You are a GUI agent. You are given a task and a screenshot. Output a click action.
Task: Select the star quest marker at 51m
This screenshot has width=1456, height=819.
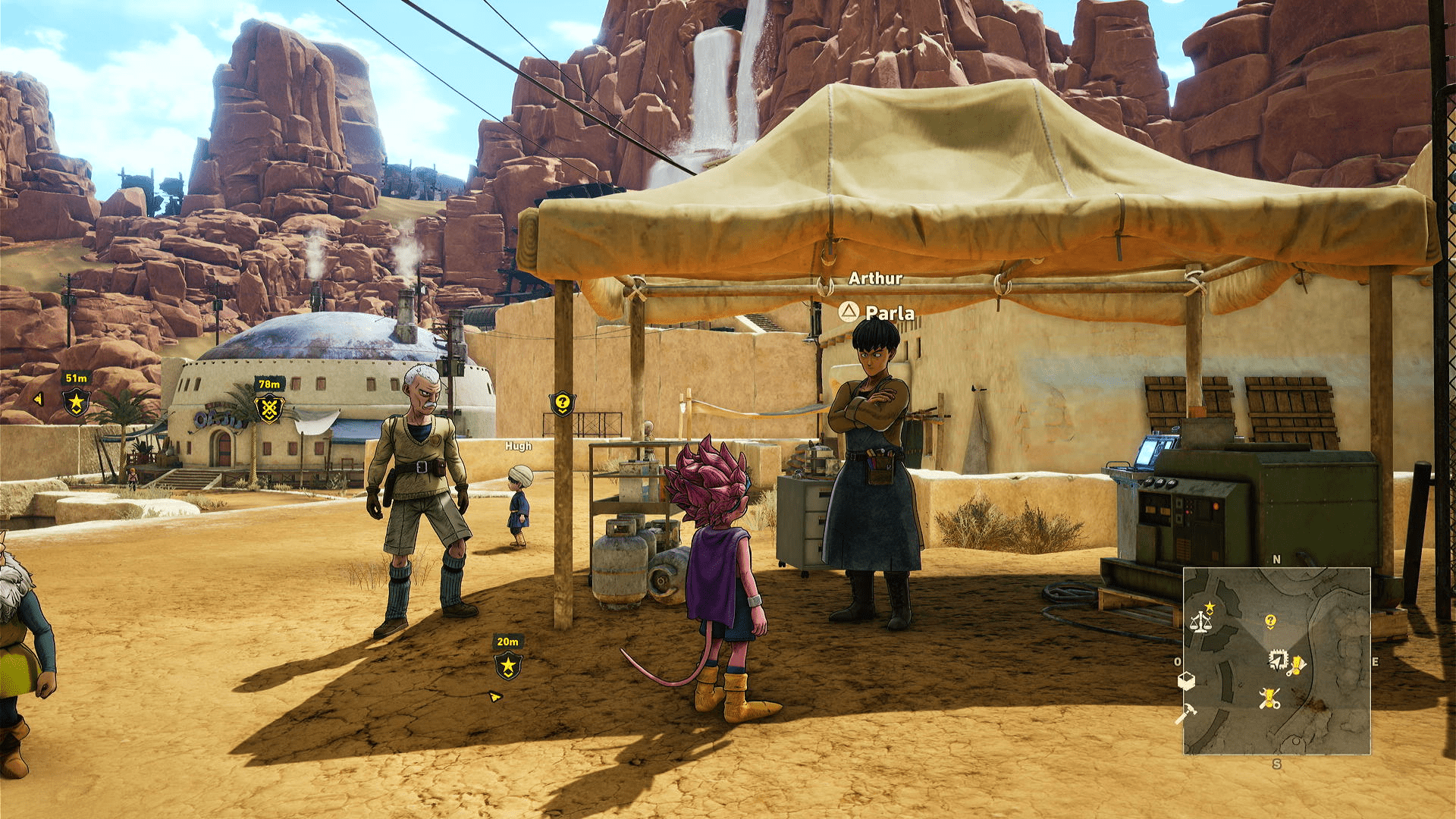(x=76, y=402)
